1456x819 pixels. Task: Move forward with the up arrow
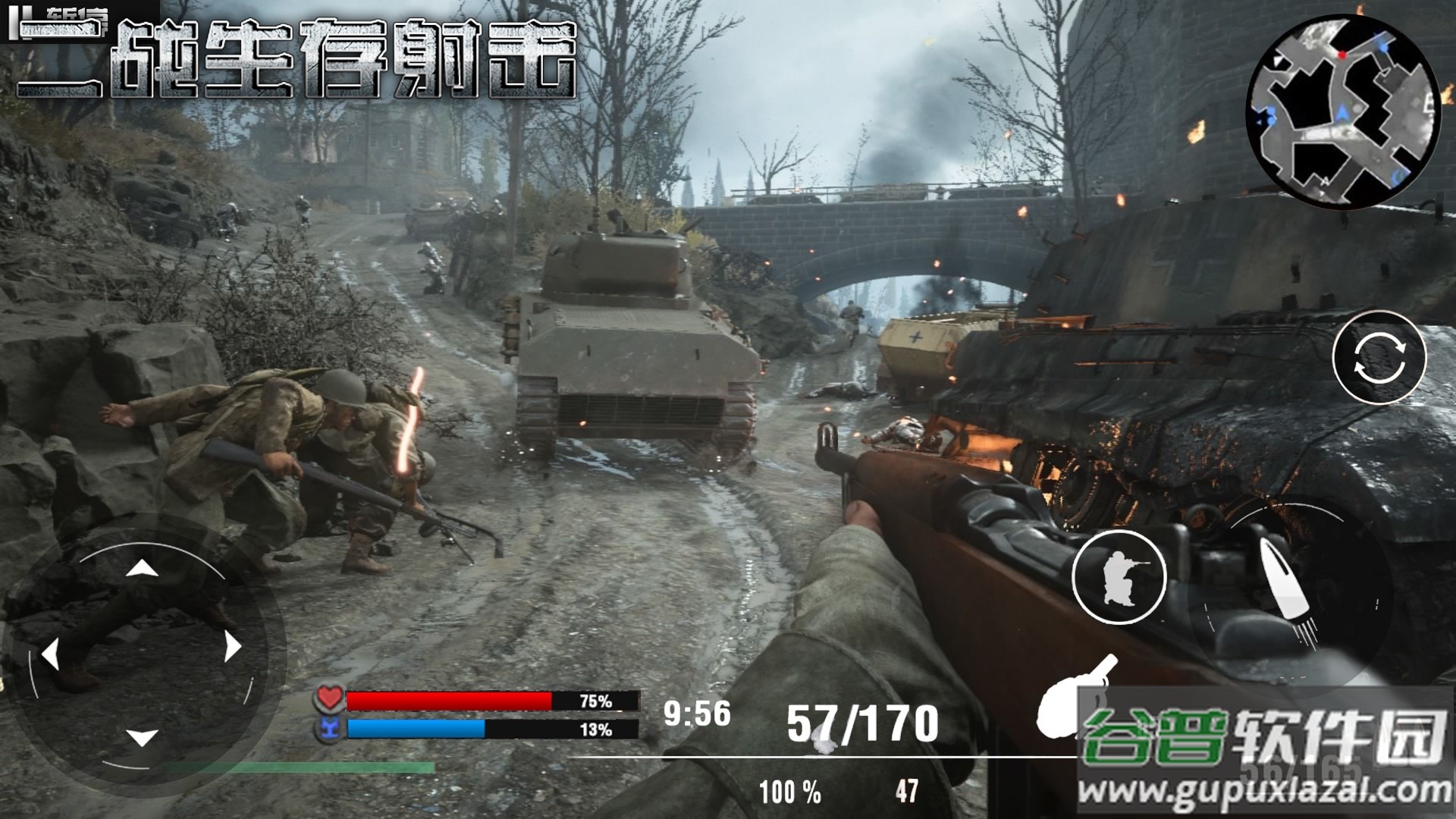[142, 569]
